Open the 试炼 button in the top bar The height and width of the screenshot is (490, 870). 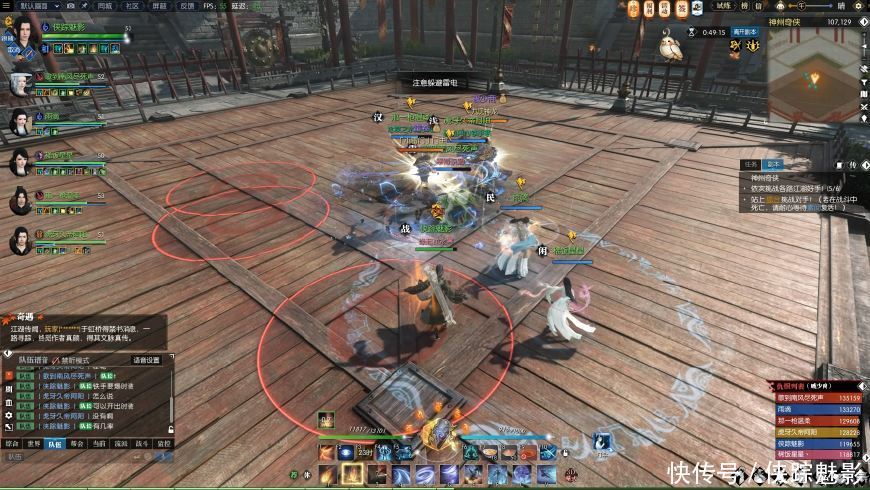(724, 5)
